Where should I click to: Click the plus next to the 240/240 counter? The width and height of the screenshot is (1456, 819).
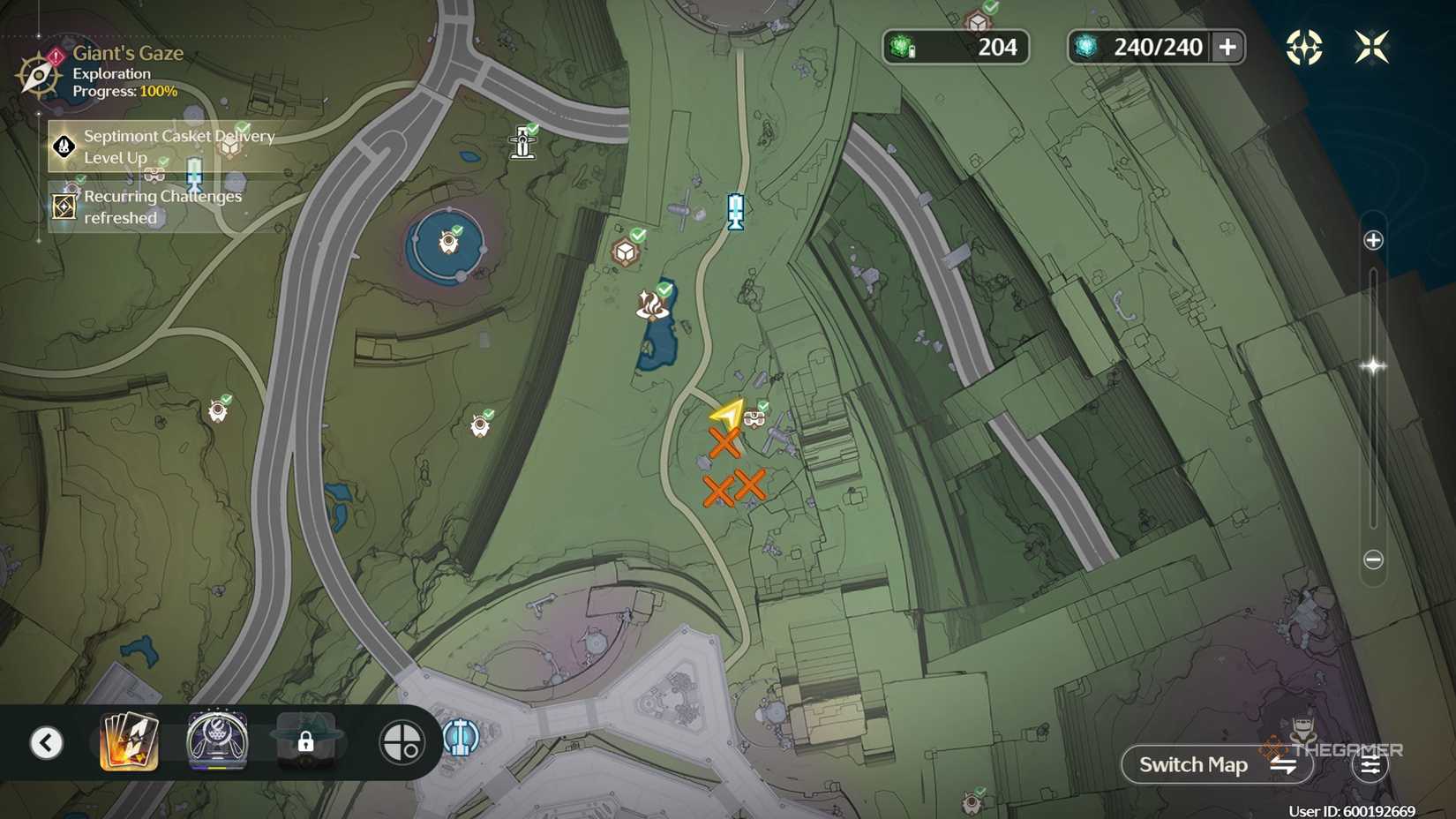click(x=1228, y=47)
